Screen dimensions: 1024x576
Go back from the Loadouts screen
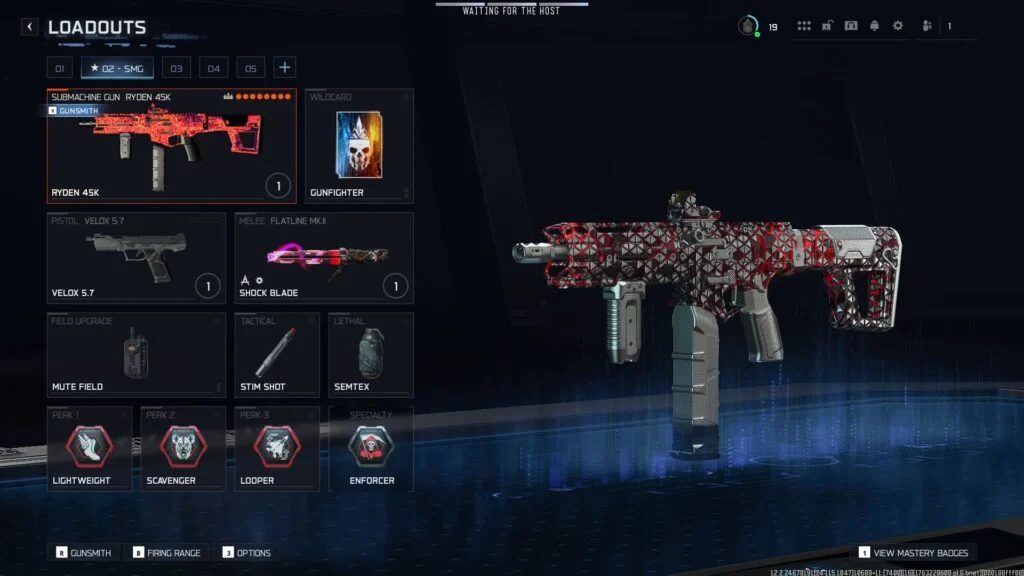point(30,27)
